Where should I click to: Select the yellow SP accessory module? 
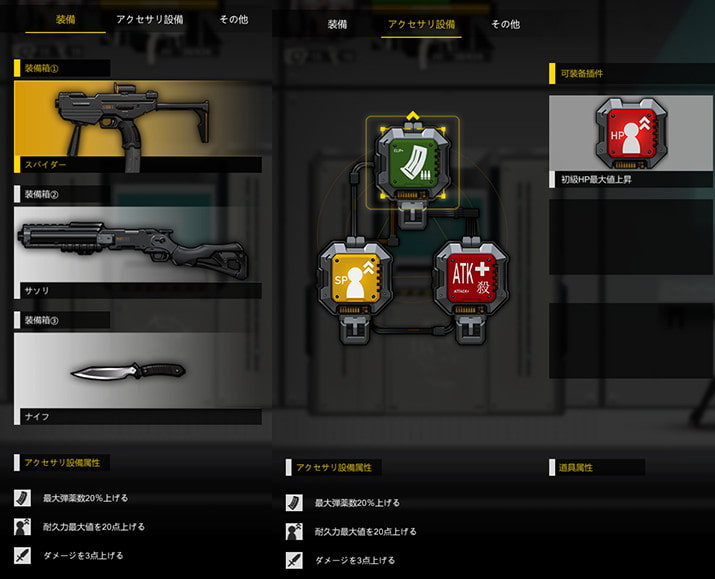[x=353, y=276]
